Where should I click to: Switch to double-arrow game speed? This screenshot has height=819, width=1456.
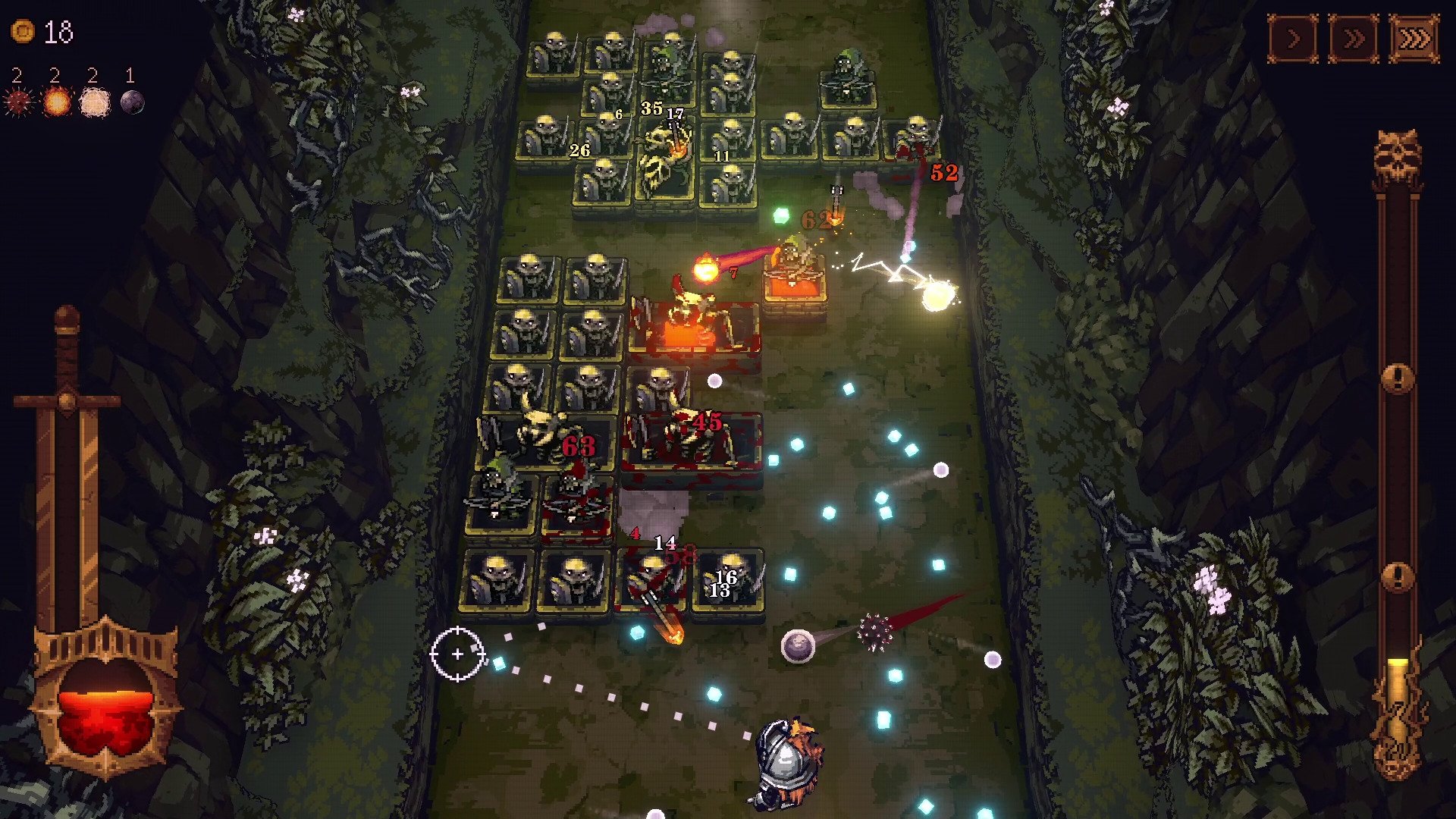tap(1354, 37)
